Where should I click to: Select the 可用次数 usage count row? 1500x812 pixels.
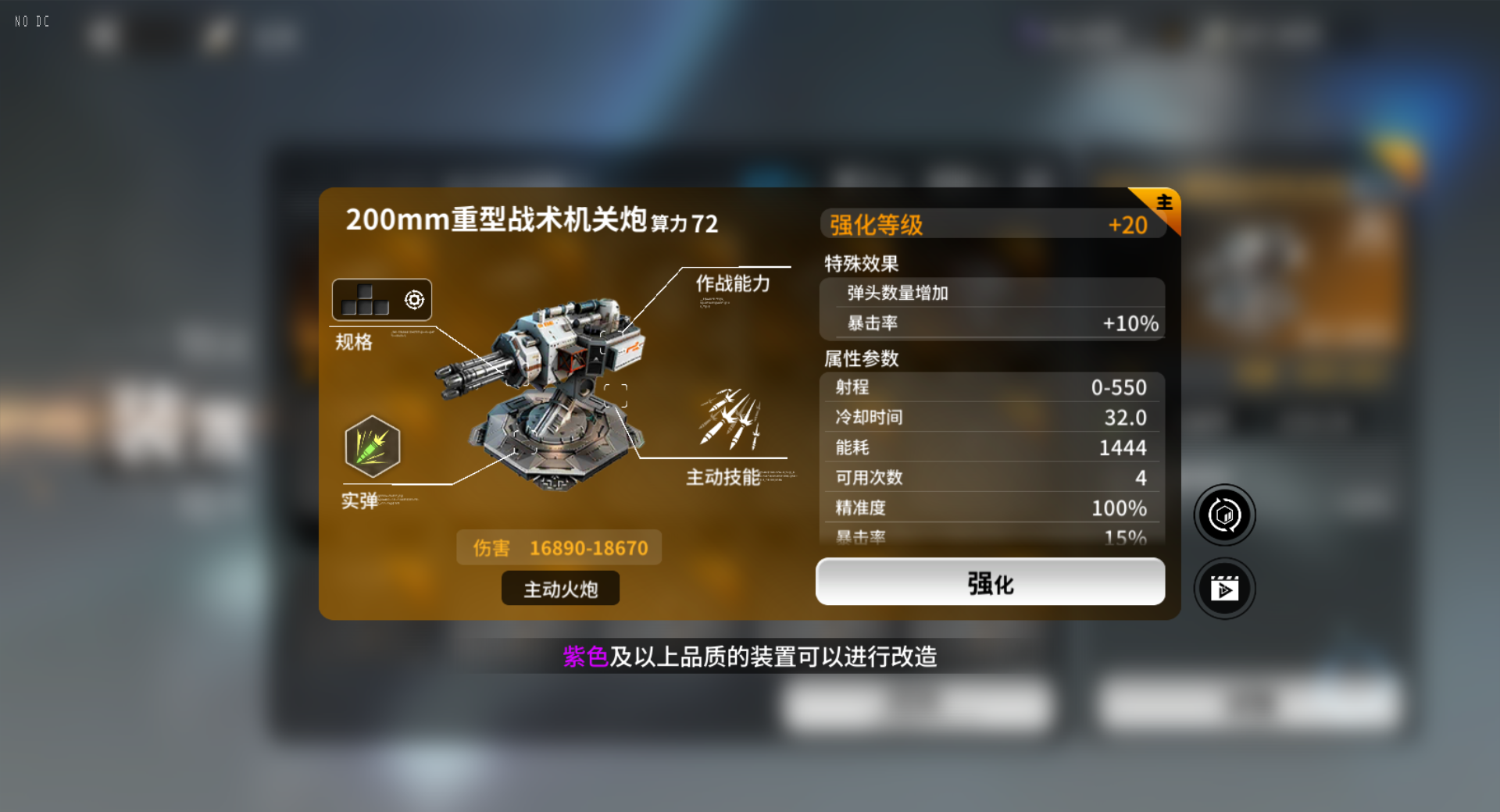990,477
